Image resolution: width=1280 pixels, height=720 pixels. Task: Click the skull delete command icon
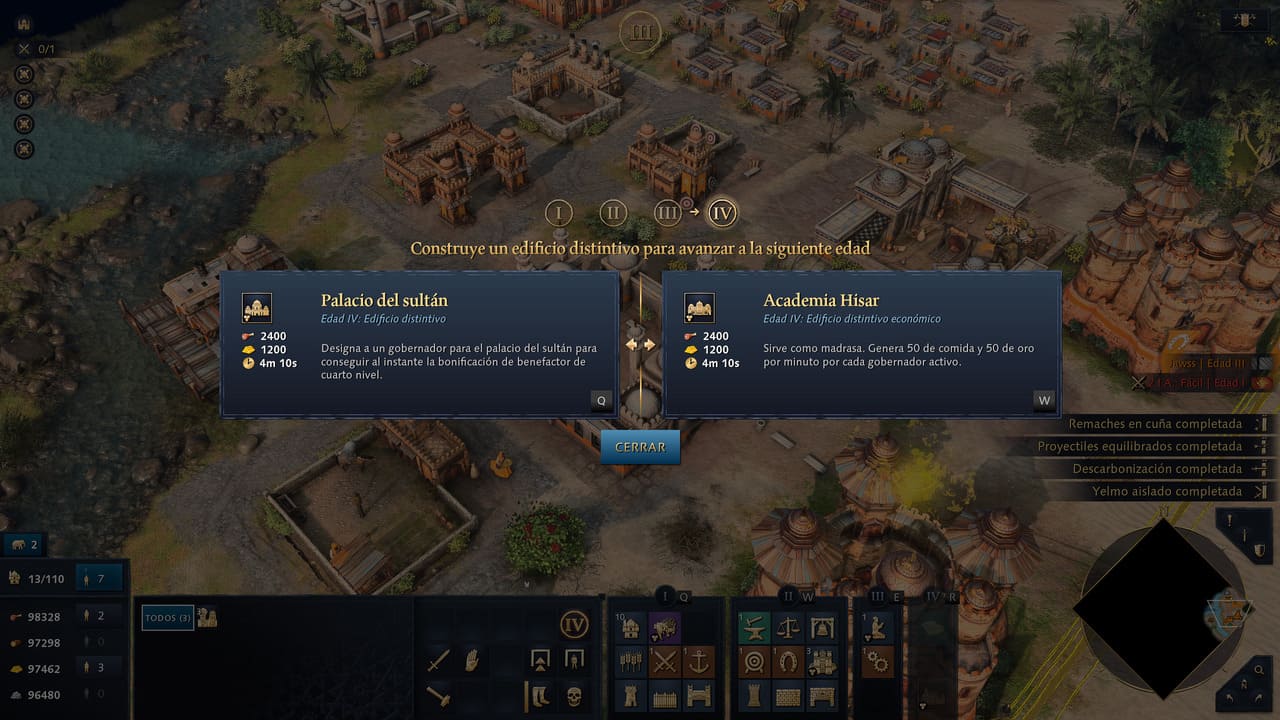[574, 694]
